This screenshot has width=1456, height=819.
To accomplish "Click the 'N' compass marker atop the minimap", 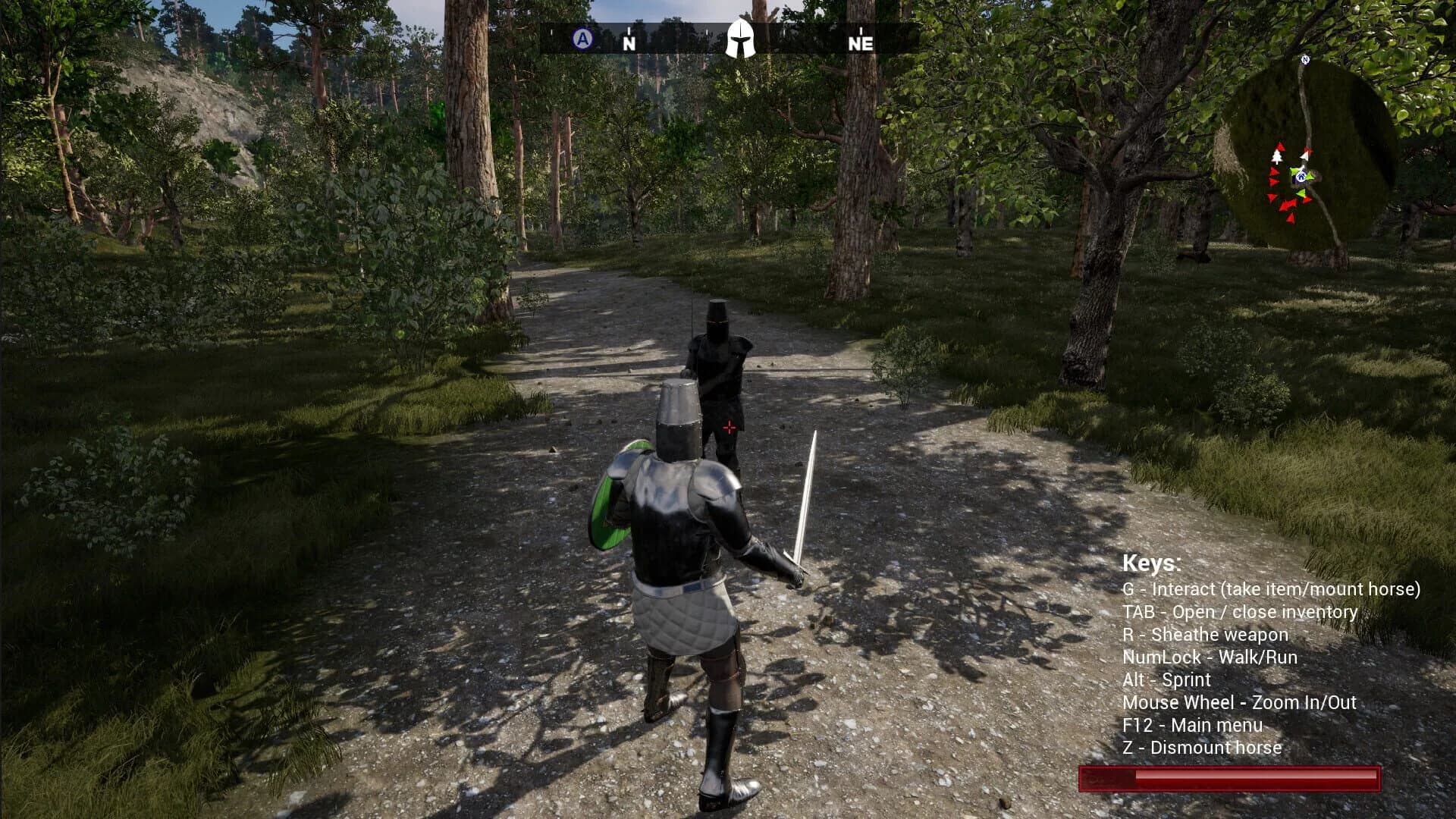I will click(1305, 59).
